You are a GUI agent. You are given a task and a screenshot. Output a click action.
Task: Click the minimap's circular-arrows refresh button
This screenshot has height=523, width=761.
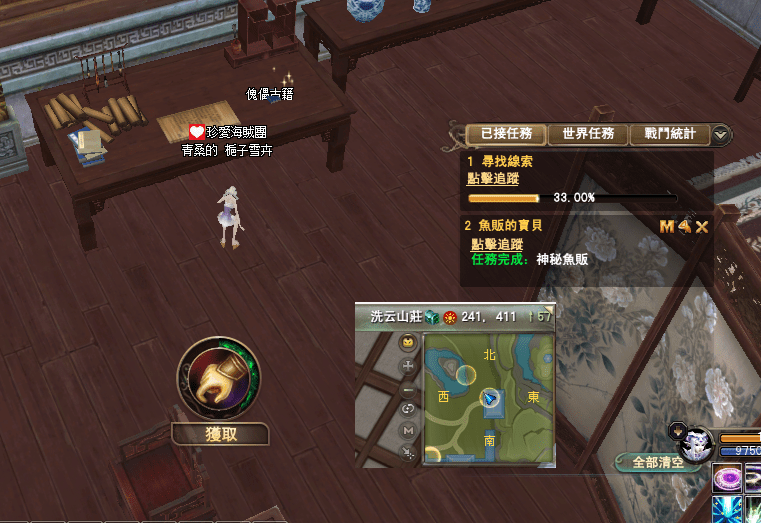click(x=407, y=409)
